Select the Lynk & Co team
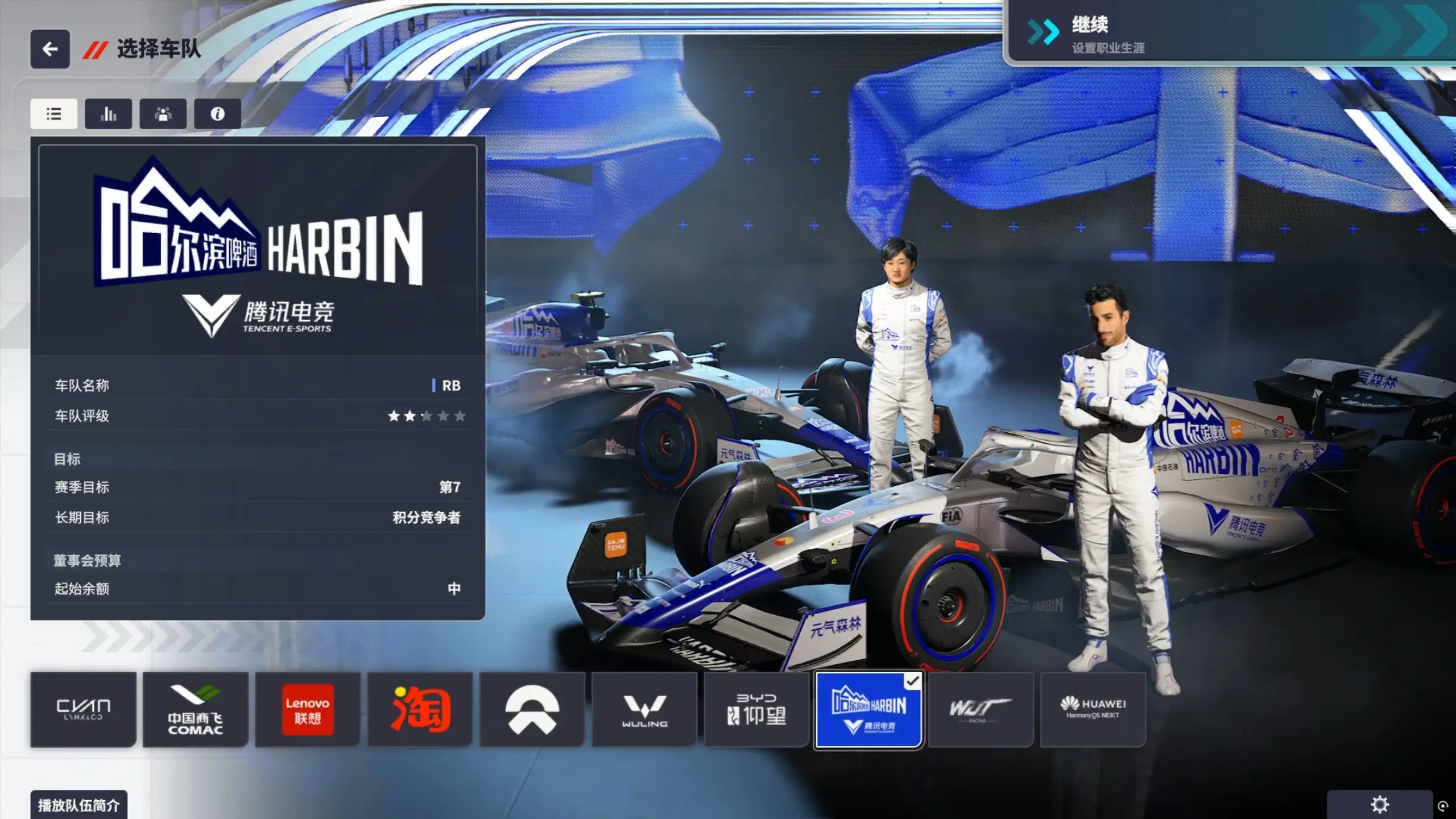The height and width of the screenshot is (819, 1456). tap(83, 709)
